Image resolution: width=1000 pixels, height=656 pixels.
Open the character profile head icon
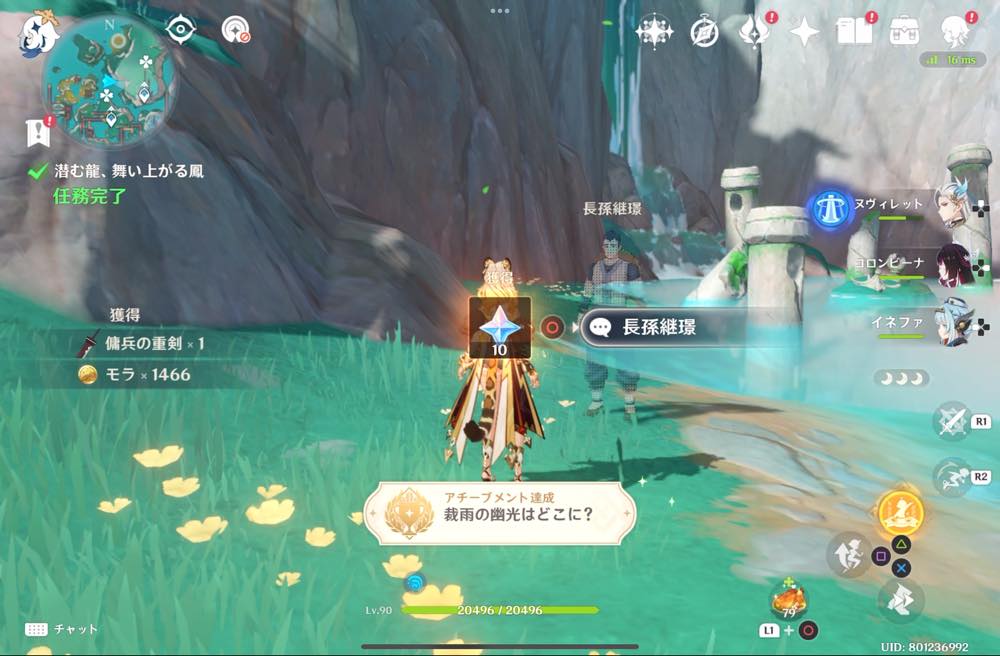954,33
